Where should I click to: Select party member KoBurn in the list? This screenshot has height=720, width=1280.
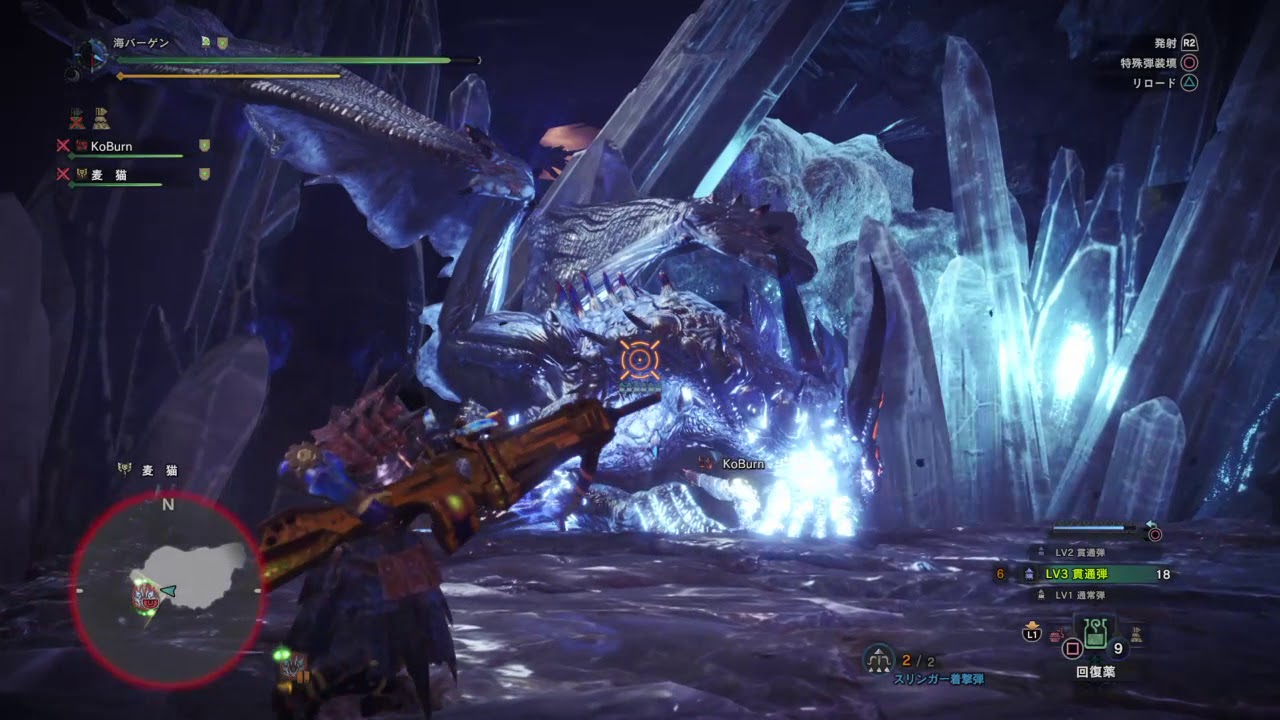(x=111, y=146)
